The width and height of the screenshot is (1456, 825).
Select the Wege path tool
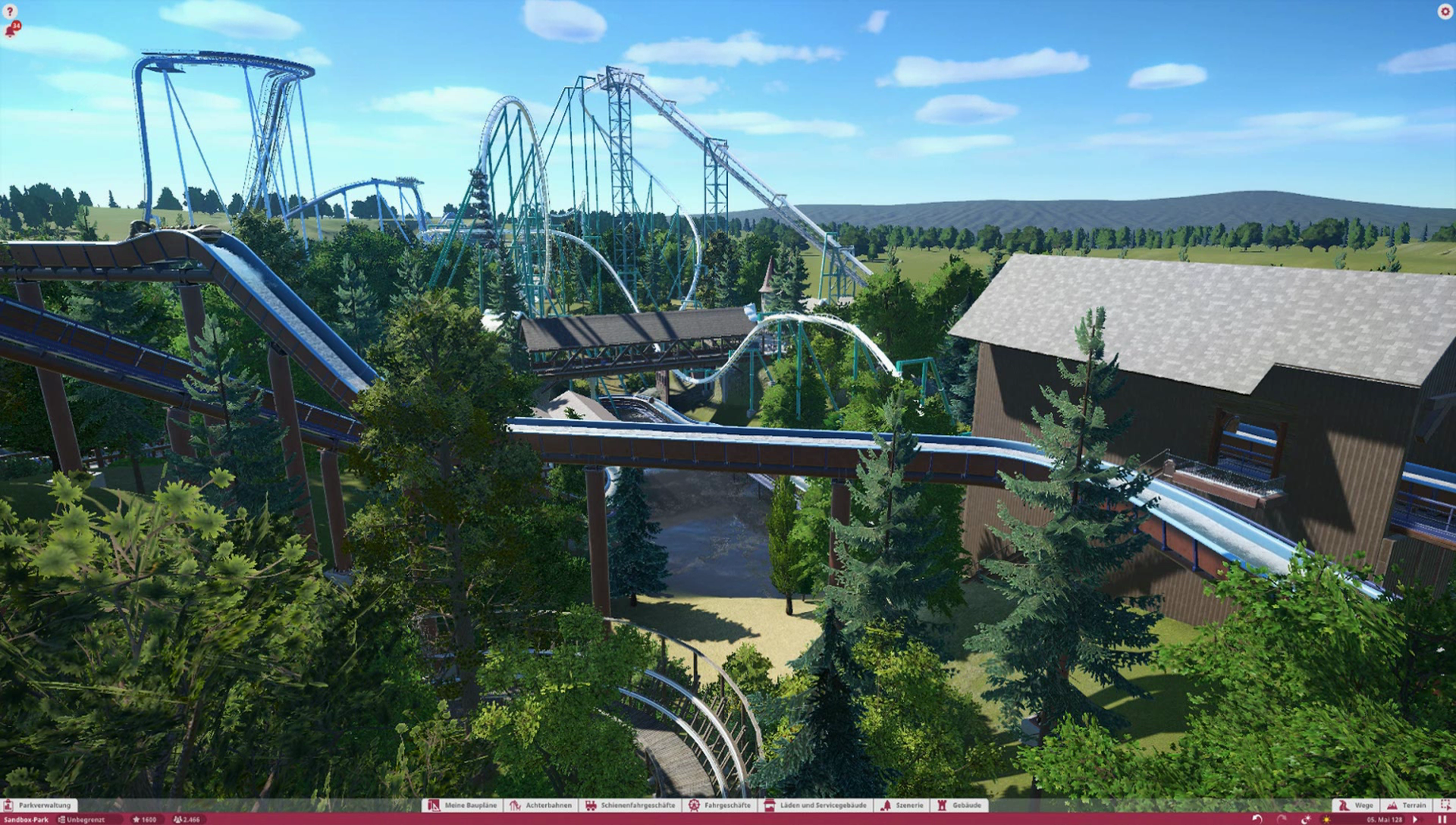tap(1356, 805)
